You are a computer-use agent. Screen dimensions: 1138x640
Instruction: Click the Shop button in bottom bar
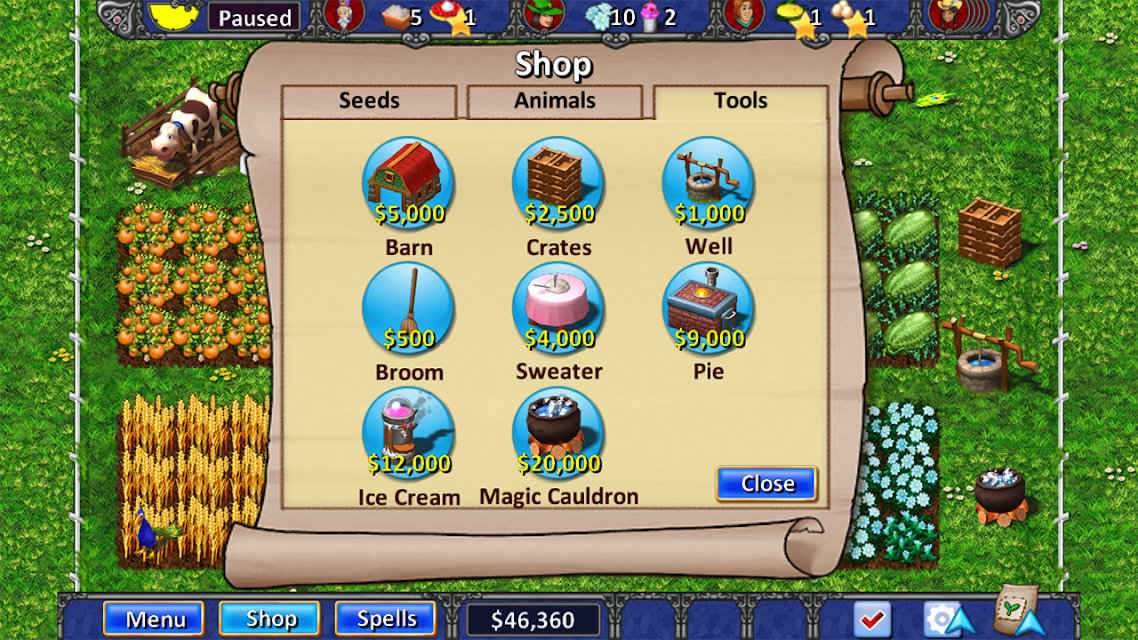[270, 619]
